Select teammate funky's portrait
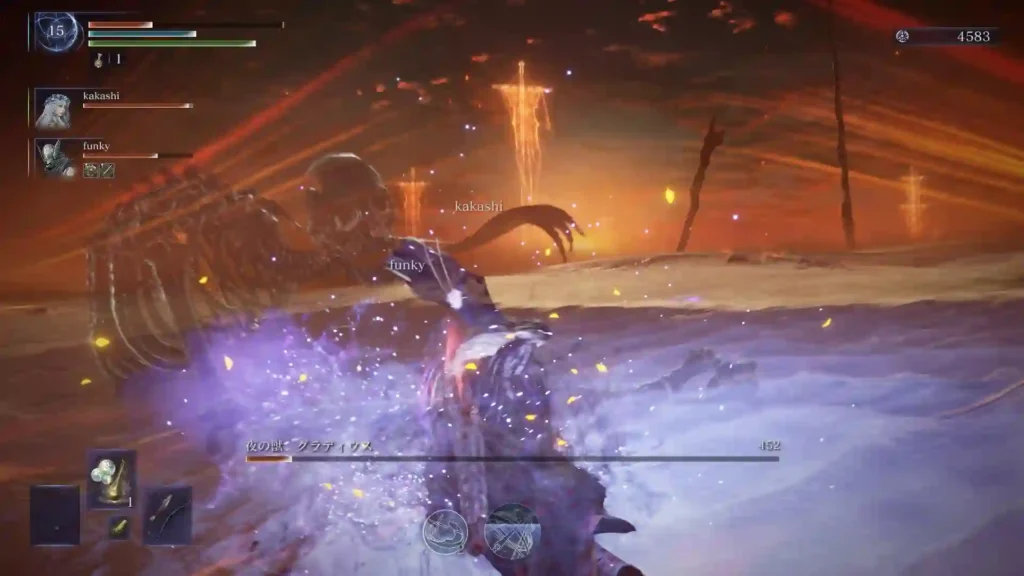 pos(54,158)
